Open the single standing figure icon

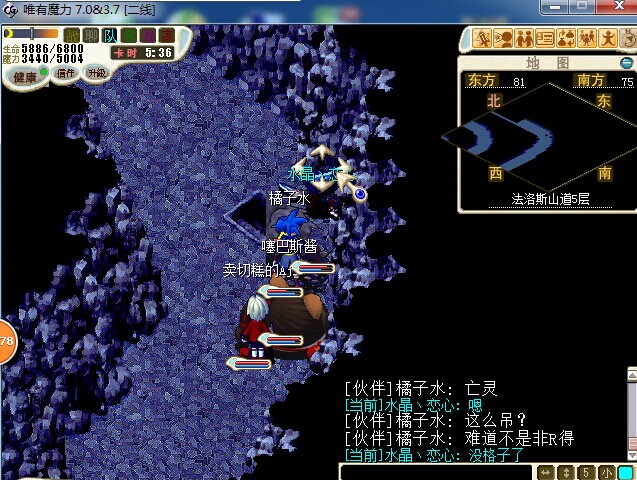point(607,39)
